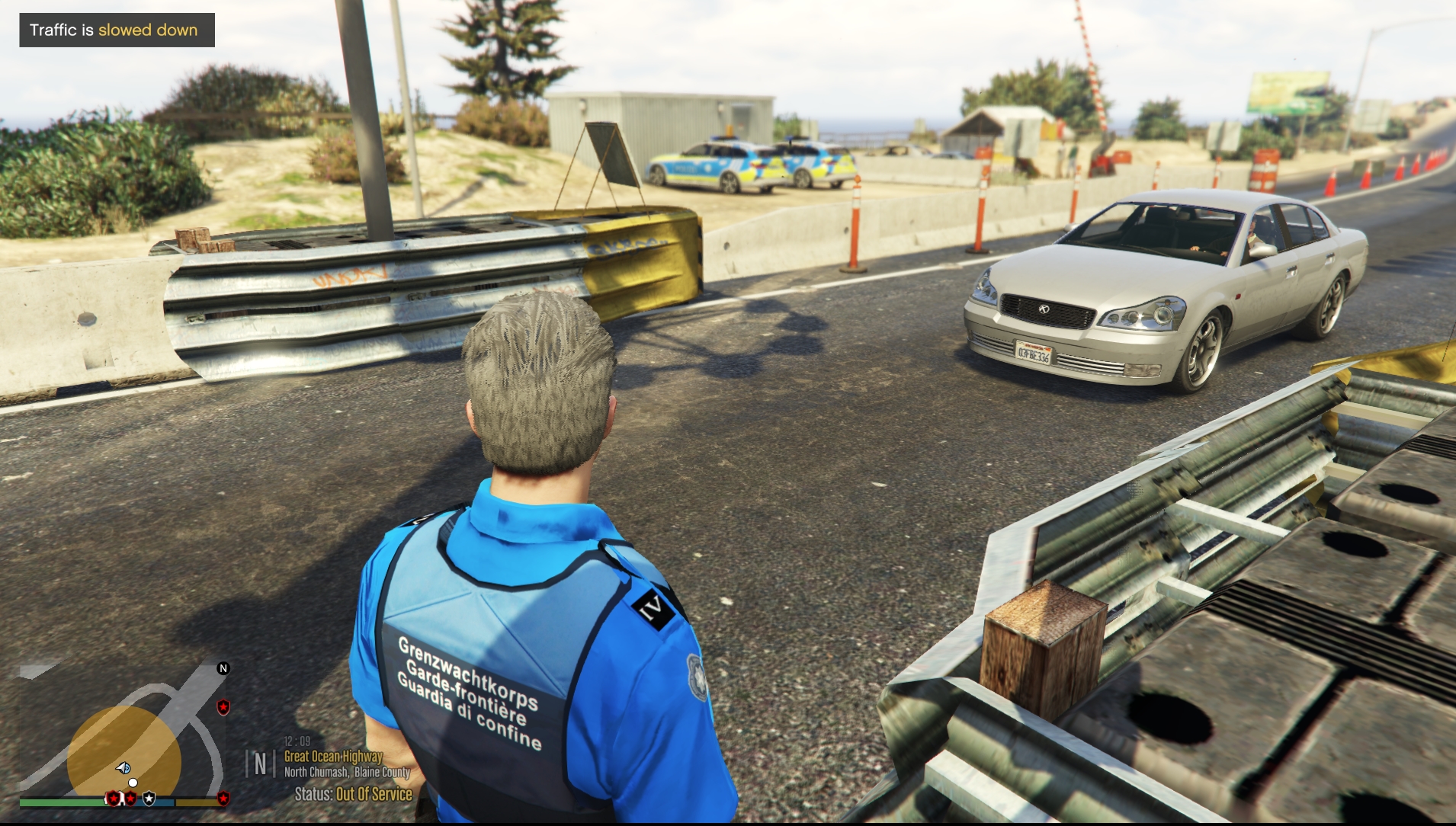
Task: Click the Great Ocean Highway street name
Action: [333, 756]
